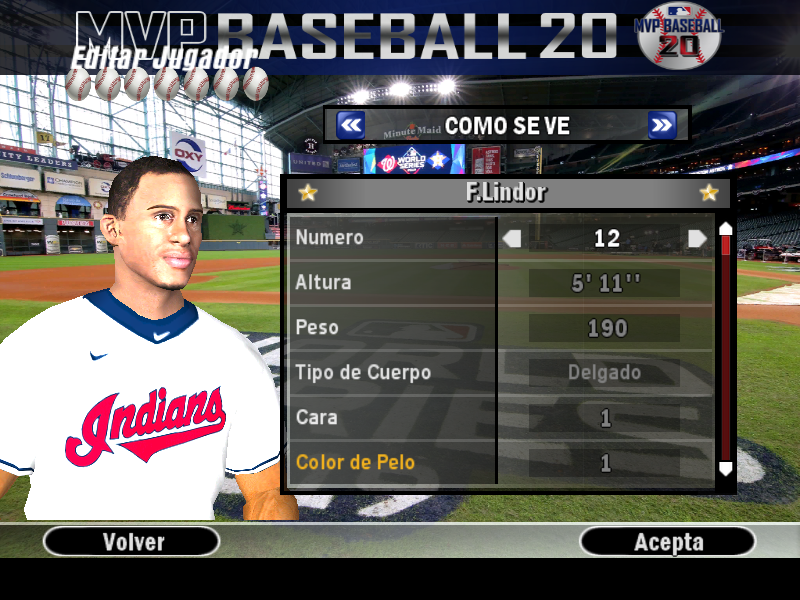This screenshot has height=600, width=800.
Task: Click the 190 weight value field
Action: click(606, 328)
